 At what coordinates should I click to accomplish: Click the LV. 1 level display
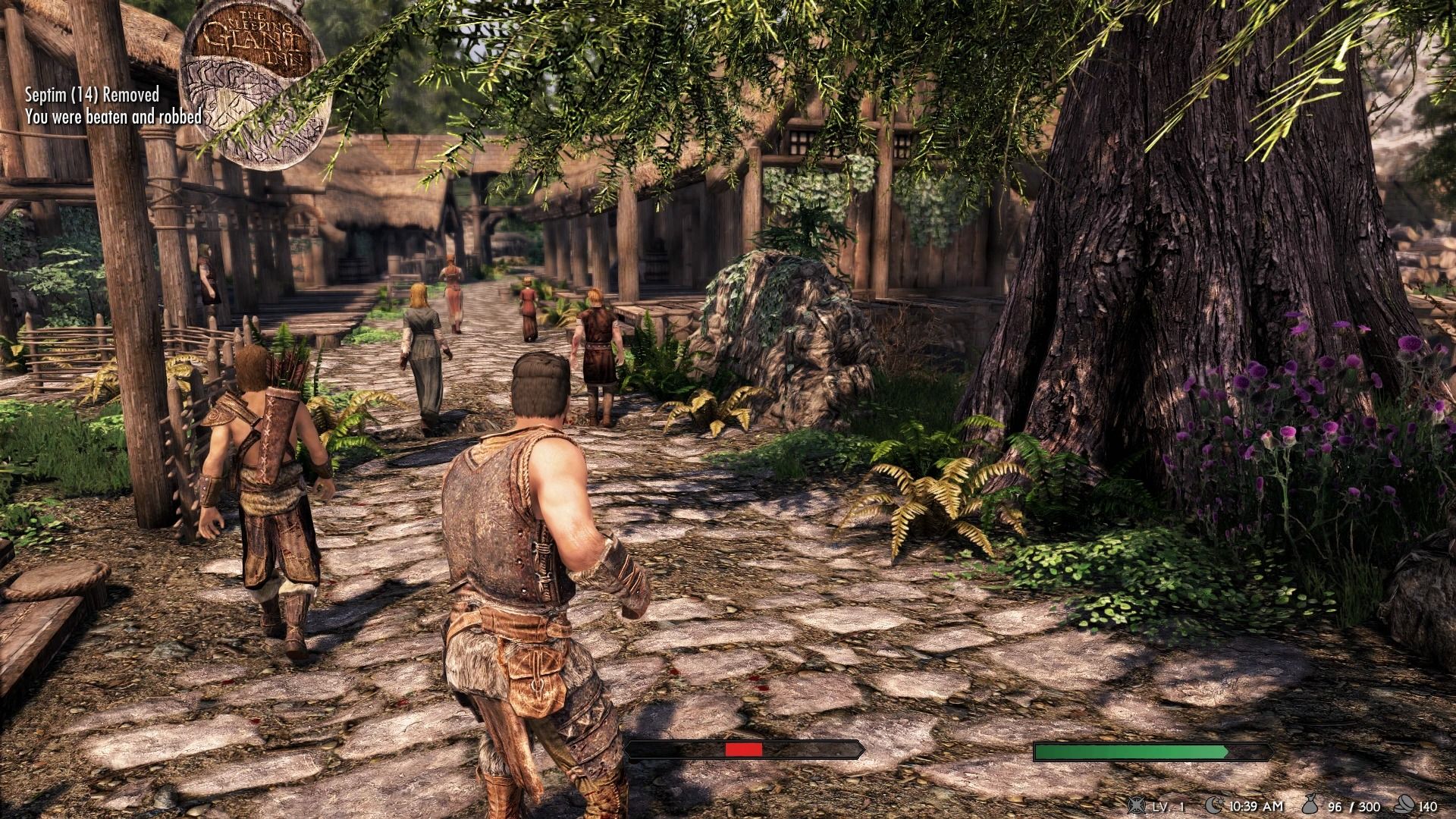(x=1168, y=807)
